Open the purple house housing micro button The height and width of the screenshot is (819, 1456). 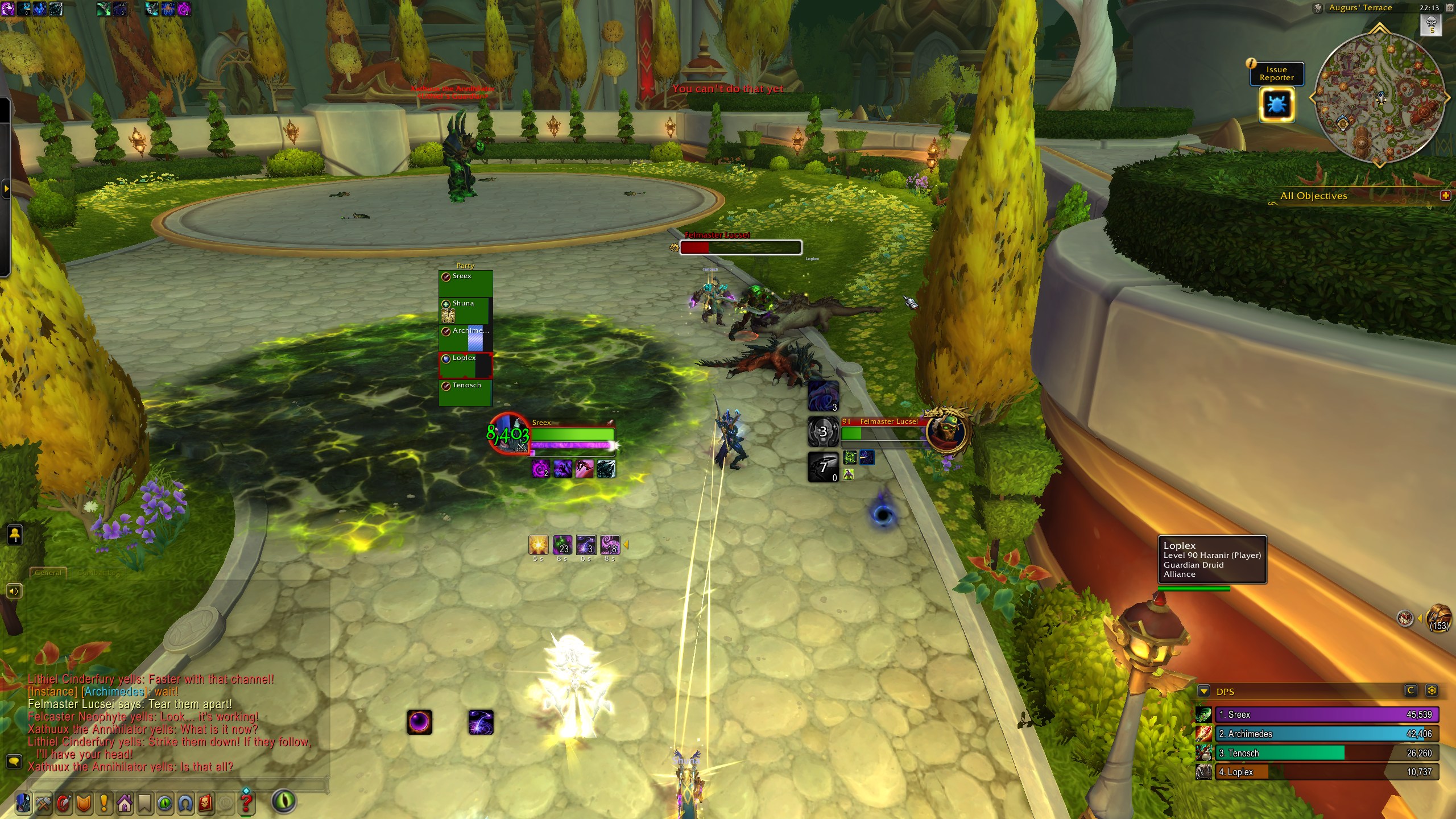(125, 803)
